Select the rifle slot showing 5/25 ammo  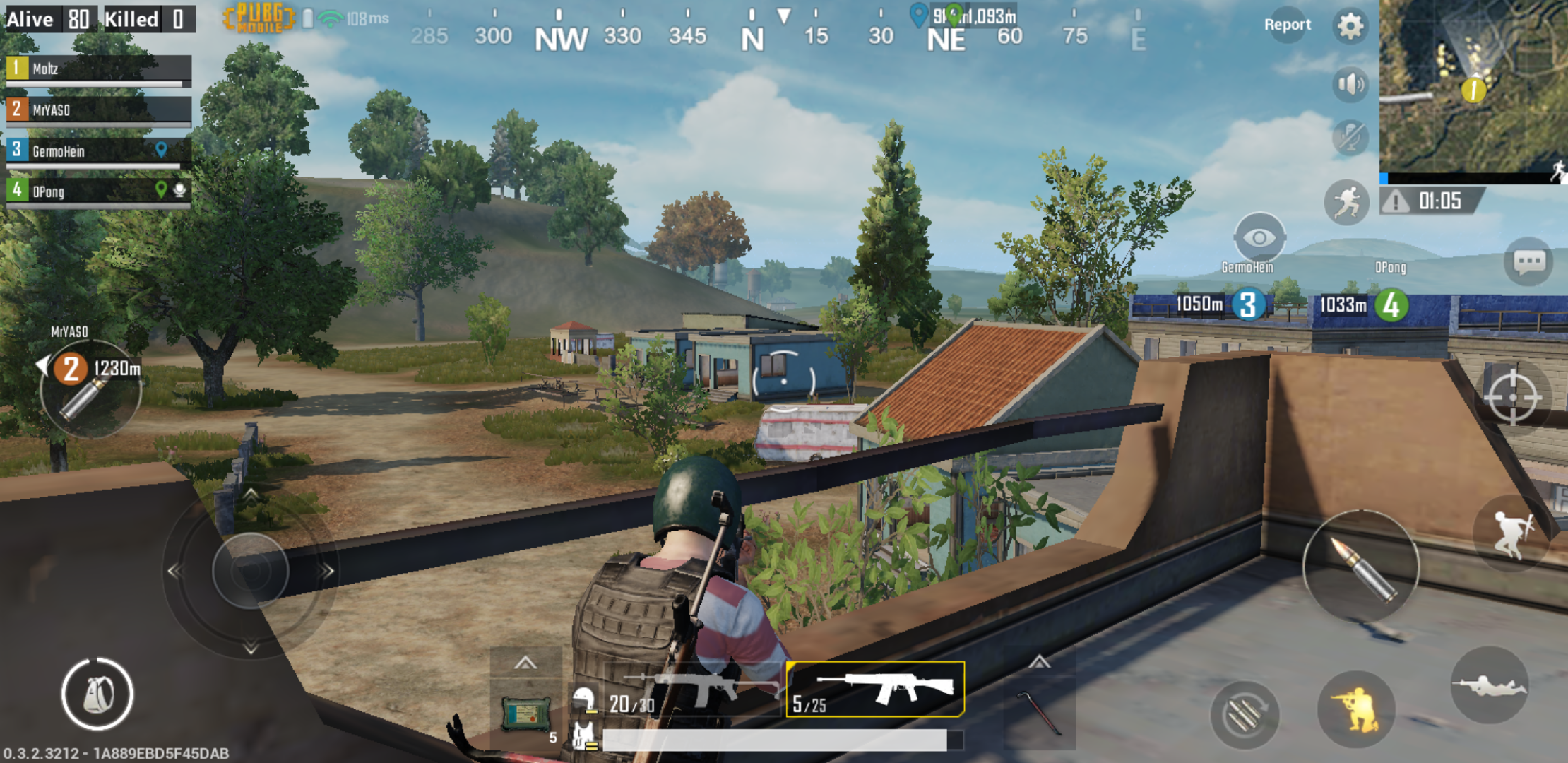875,690
